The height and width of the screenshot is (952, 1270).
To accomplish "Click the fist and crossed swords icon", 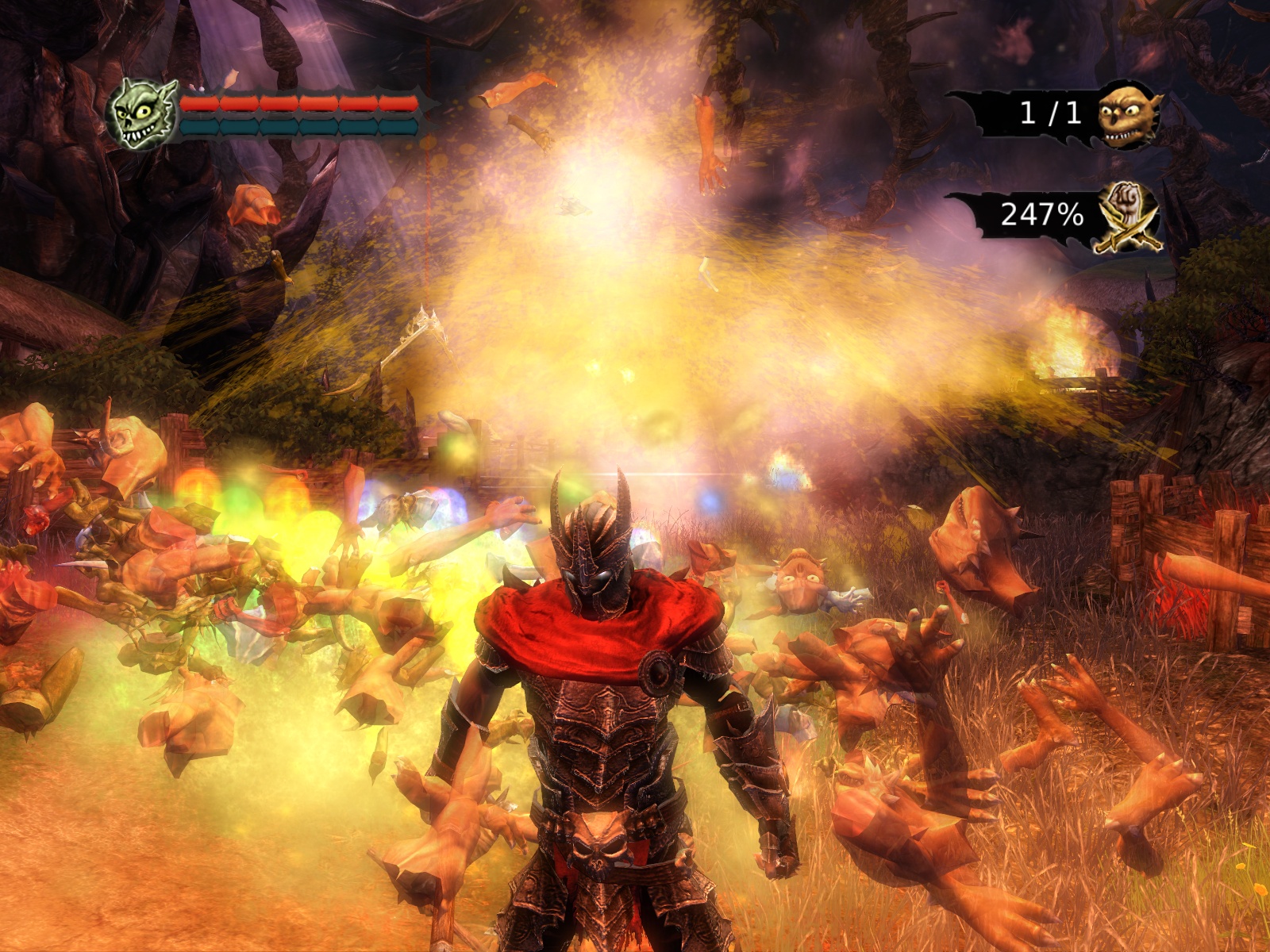I will (1128, 216).
